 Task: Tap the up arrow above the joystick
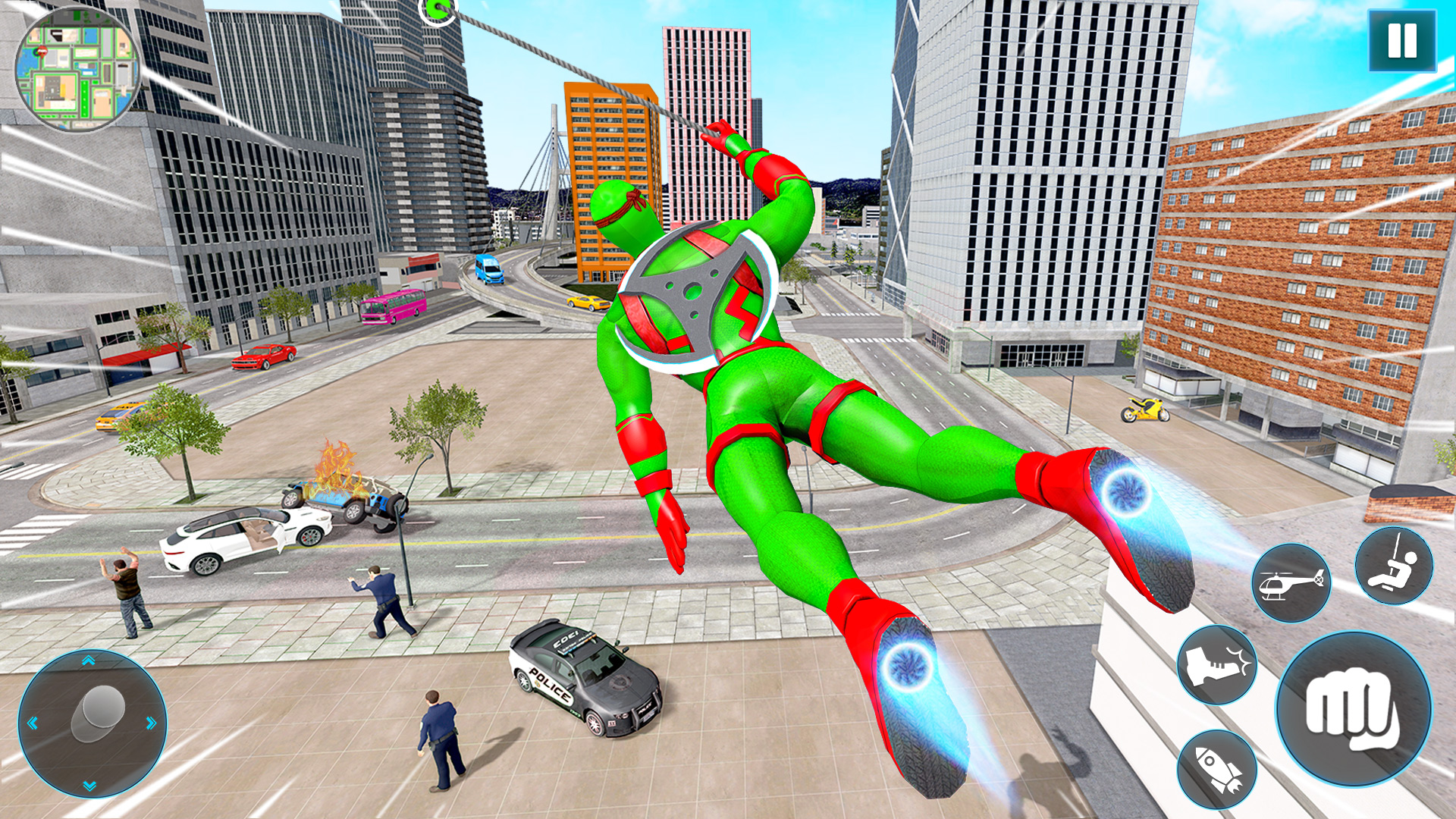(x=88, y=661)
